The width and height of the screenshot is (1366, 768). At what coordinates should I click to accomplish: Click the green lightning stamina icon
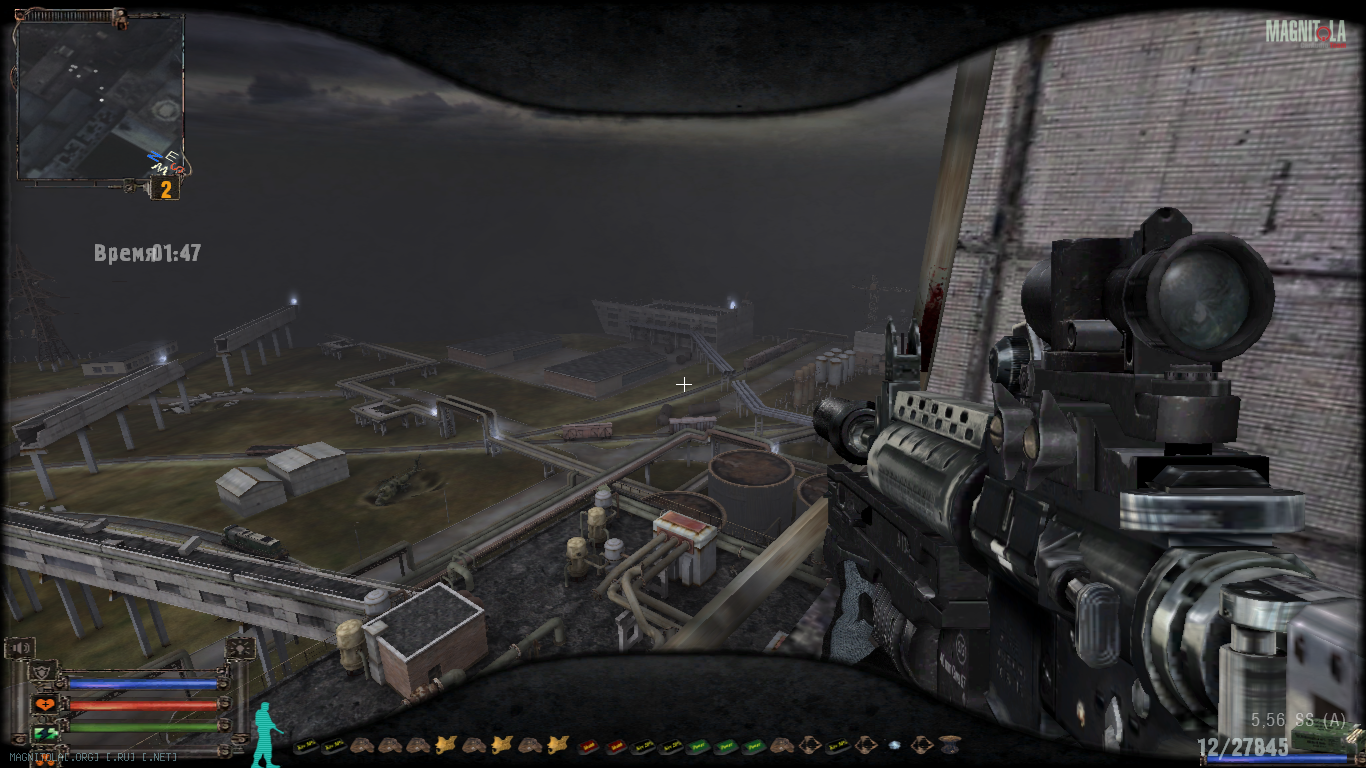click(x=44, y=733)
